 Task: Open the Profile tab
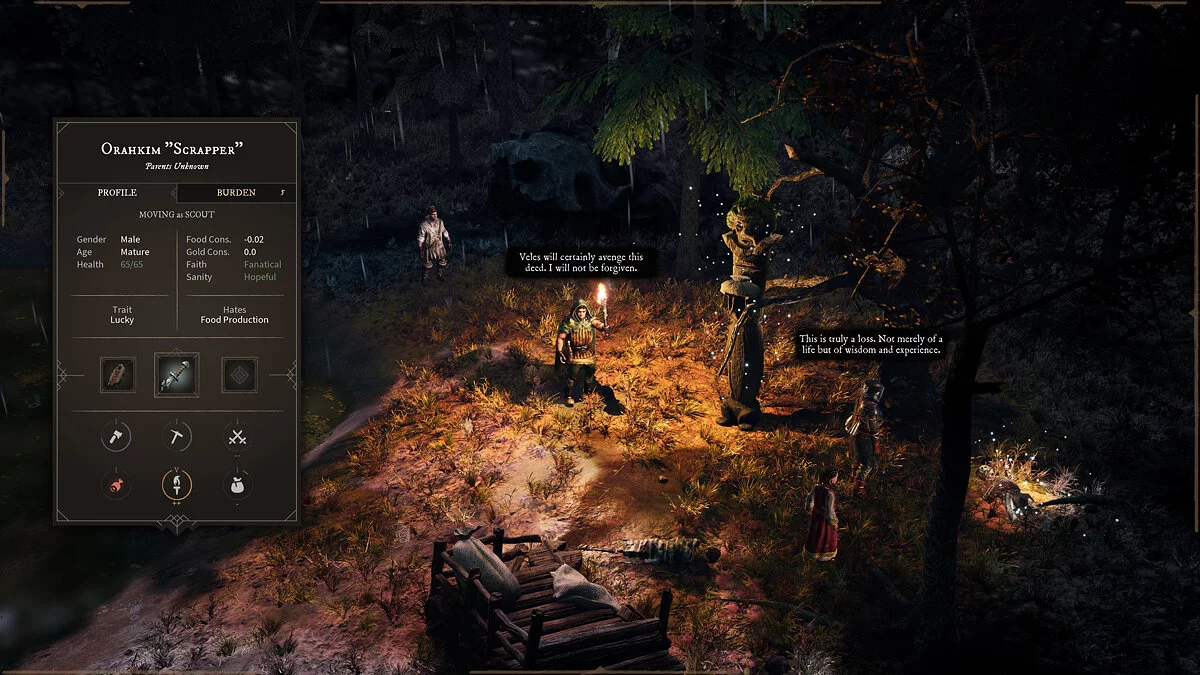117,192
